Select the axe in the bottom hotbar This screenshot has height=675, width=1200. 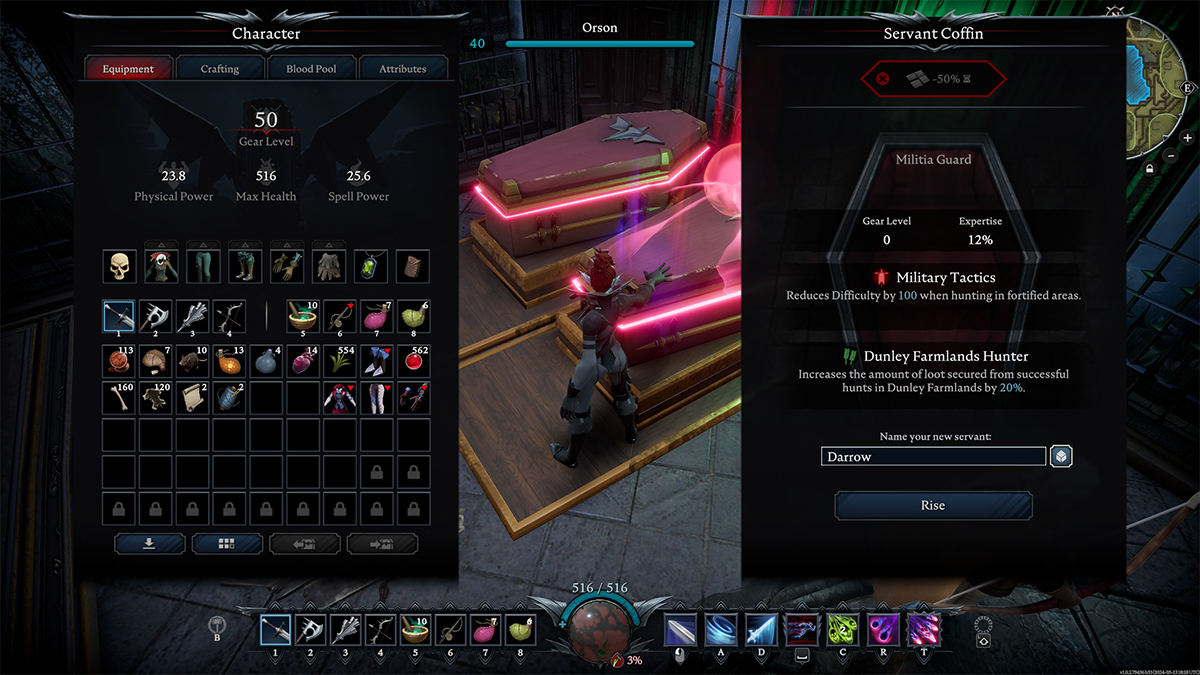310,631
